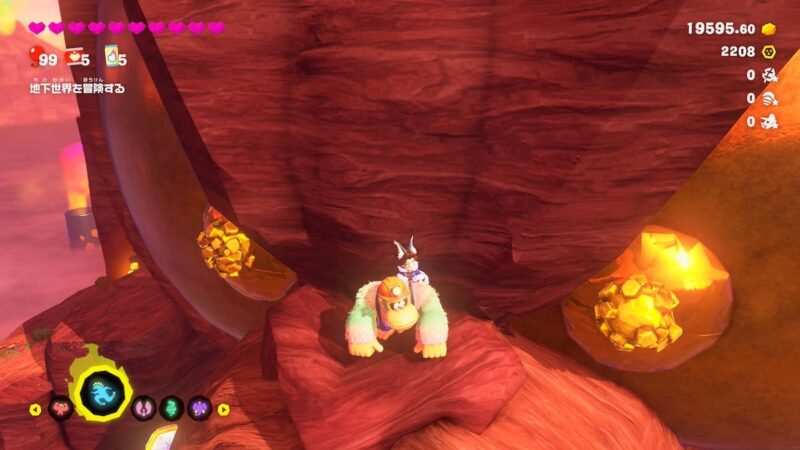The image size is (800, 450).
Task: Select the flame drink can item
Action: point(113,56)
